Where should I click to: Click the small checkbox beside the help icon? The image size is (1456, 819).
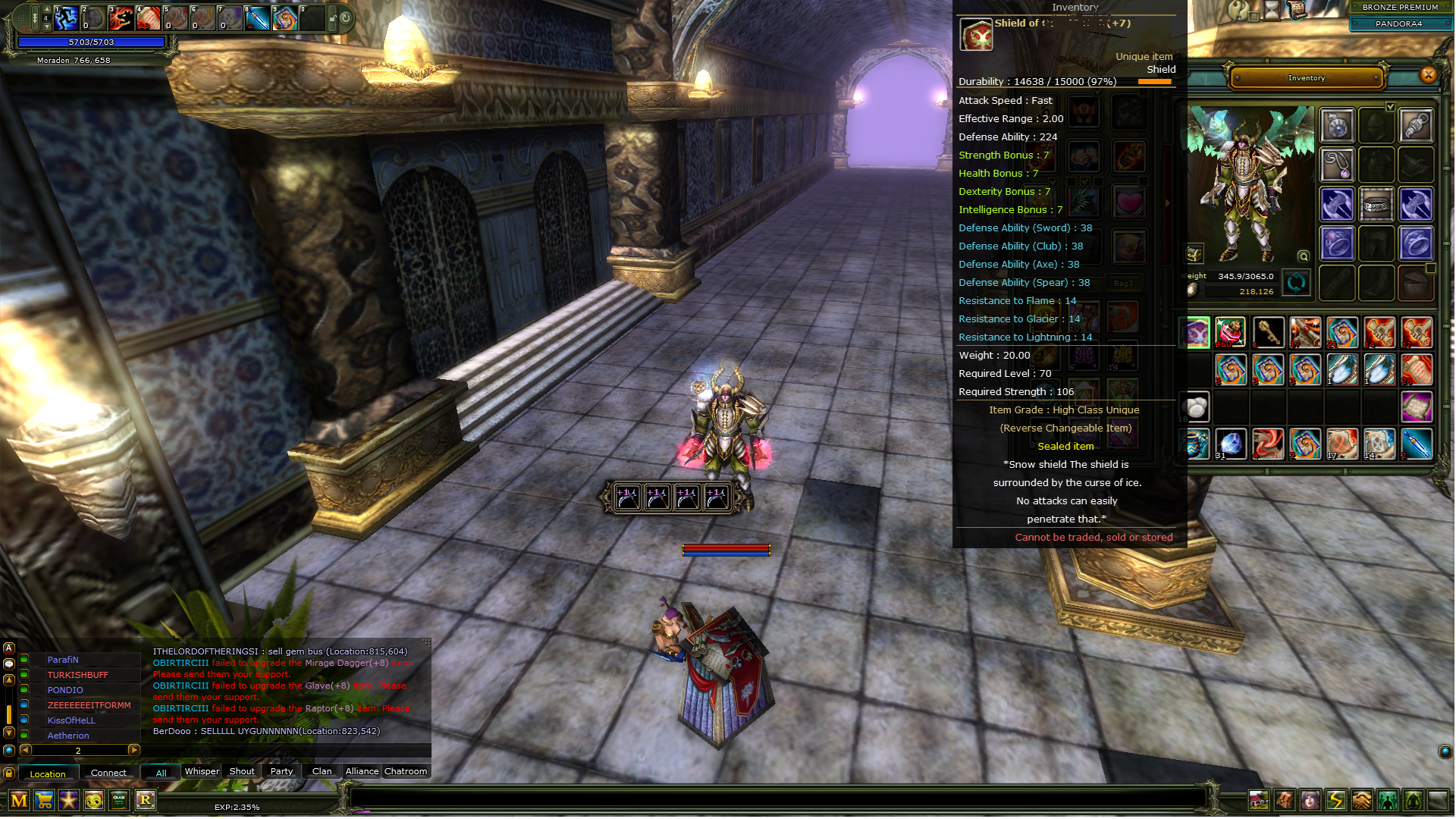pos(1254,17)
